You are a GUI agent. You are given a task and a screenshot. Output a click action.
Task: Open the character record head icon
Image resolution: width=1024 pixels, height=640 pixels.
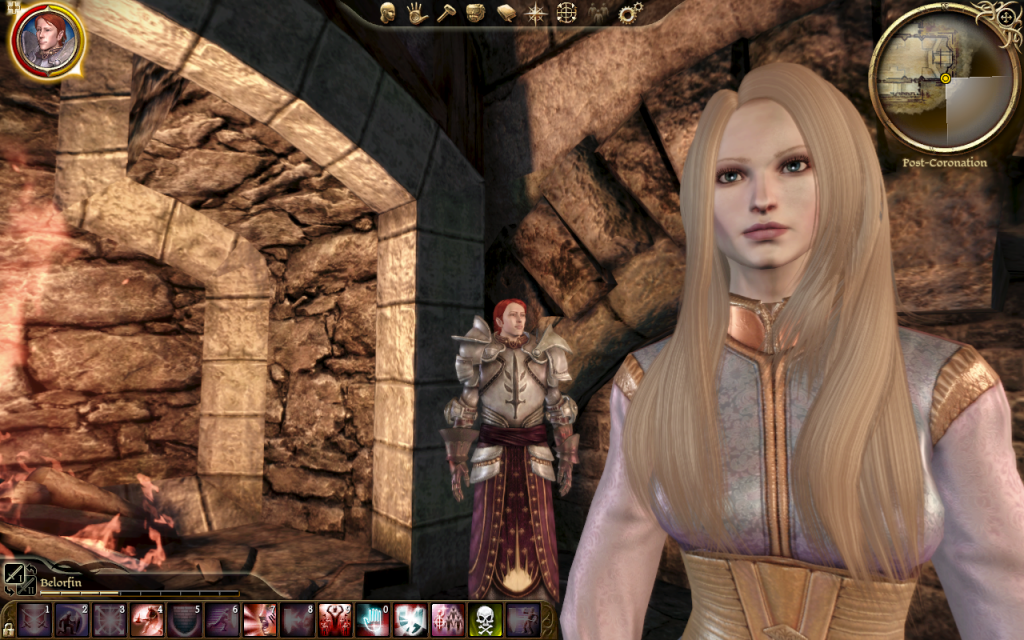[x=388, y=13]
